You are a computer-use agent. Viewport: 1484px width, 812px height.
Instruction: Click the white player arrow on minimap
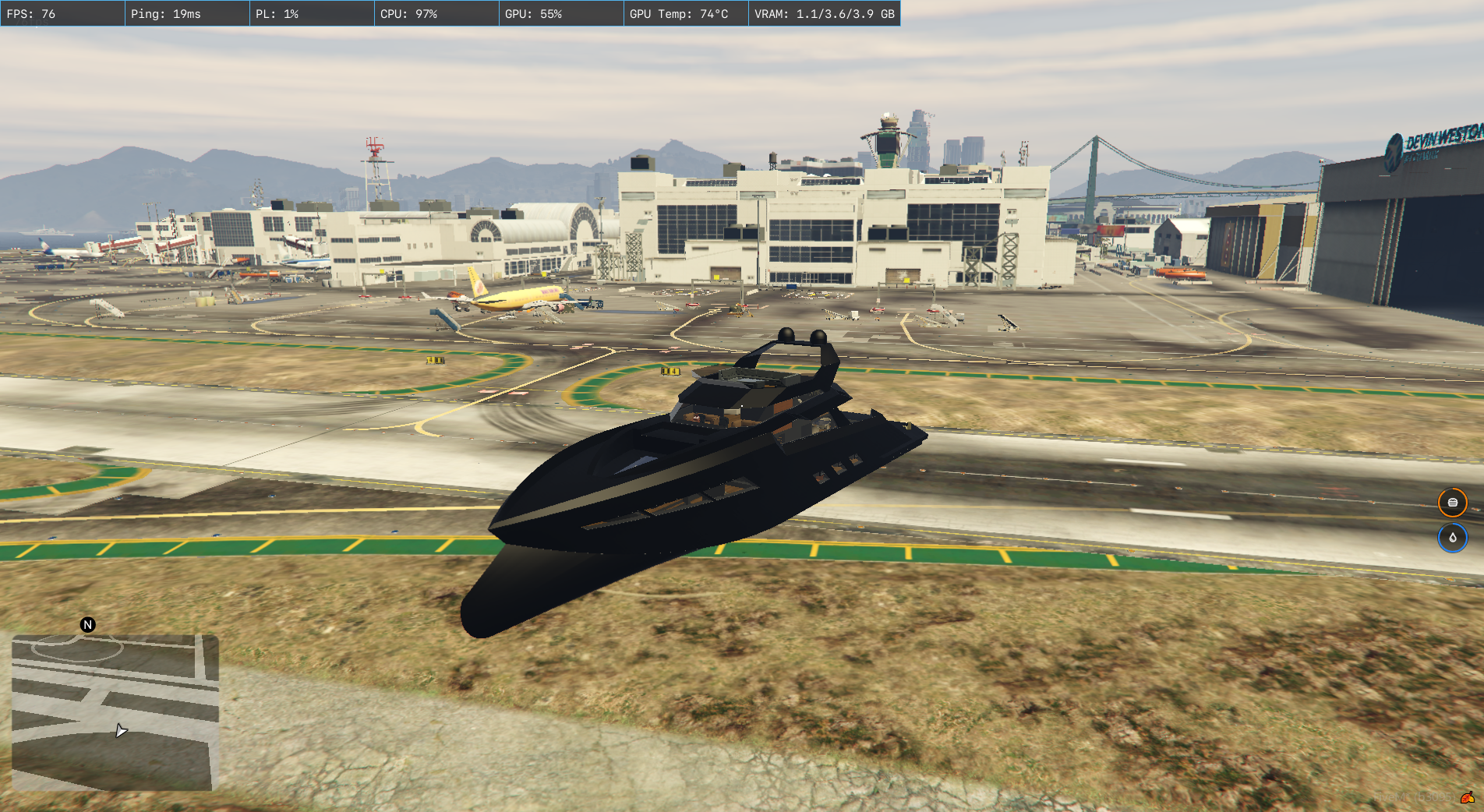[121, 730]
